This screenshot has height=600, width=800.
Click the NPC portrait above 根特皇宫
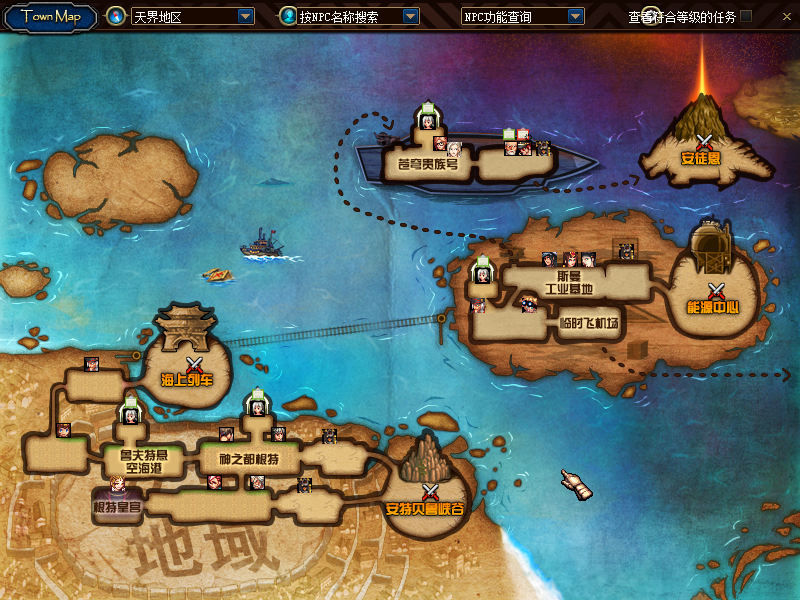coord(118,487)
